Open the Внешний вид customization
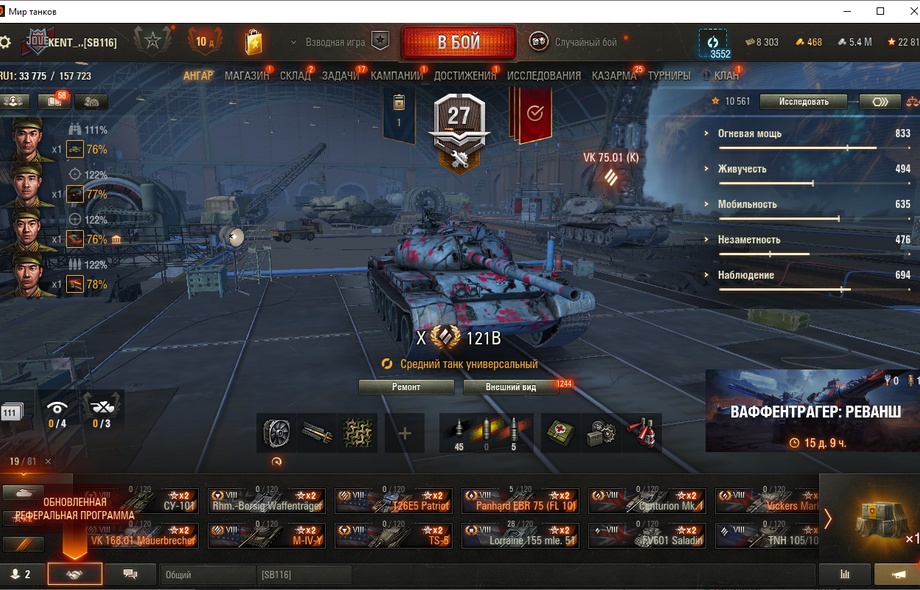The height and width of the screenshot is (590, 920). click(x=511, y=387)
